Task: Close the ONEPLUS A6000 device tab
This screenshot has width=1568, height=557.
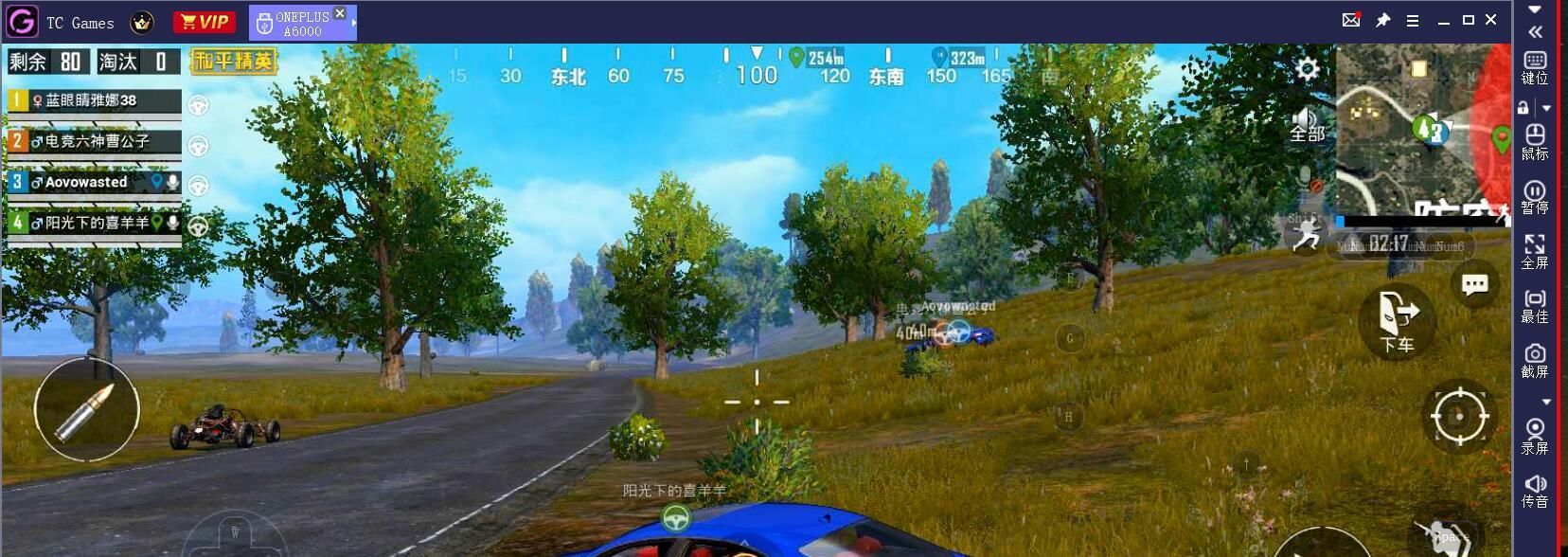Action: tap(340, 13)
